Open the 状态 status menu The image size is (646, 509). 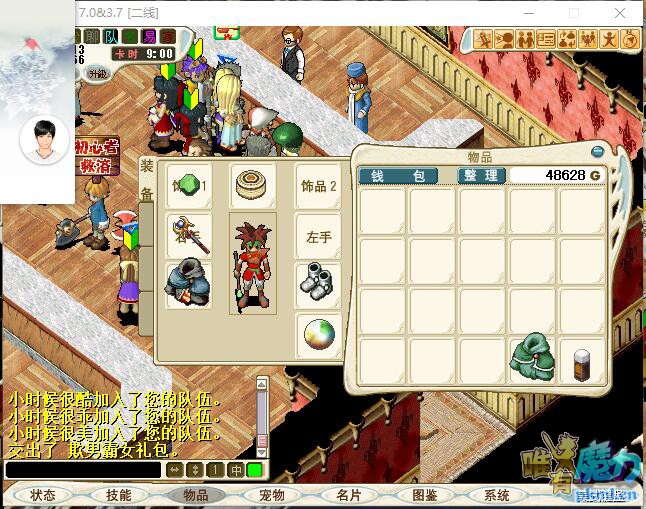43,495
